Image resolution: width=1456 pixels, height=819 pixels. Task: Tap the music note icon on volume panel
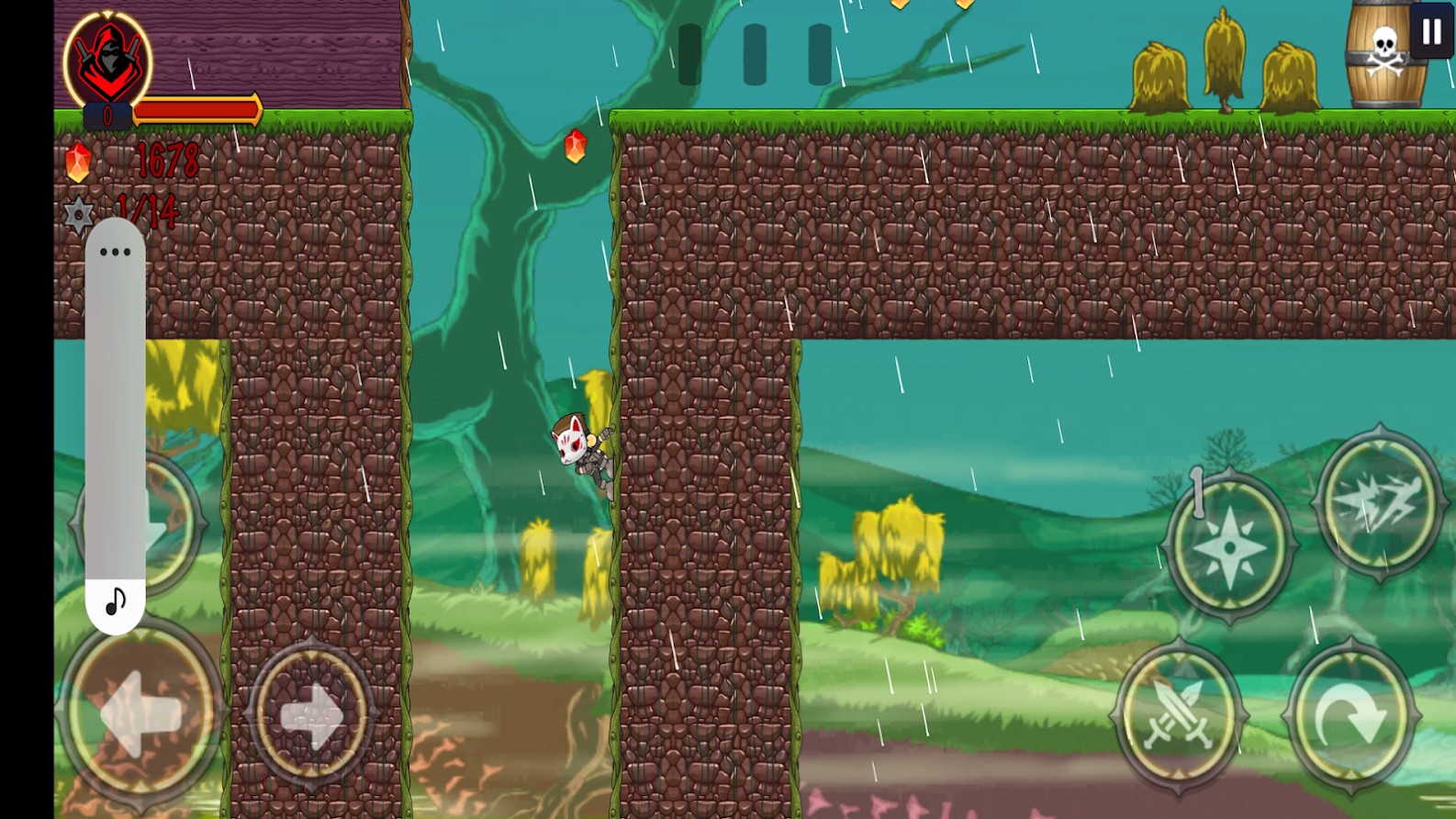click(x=116, y=601)
